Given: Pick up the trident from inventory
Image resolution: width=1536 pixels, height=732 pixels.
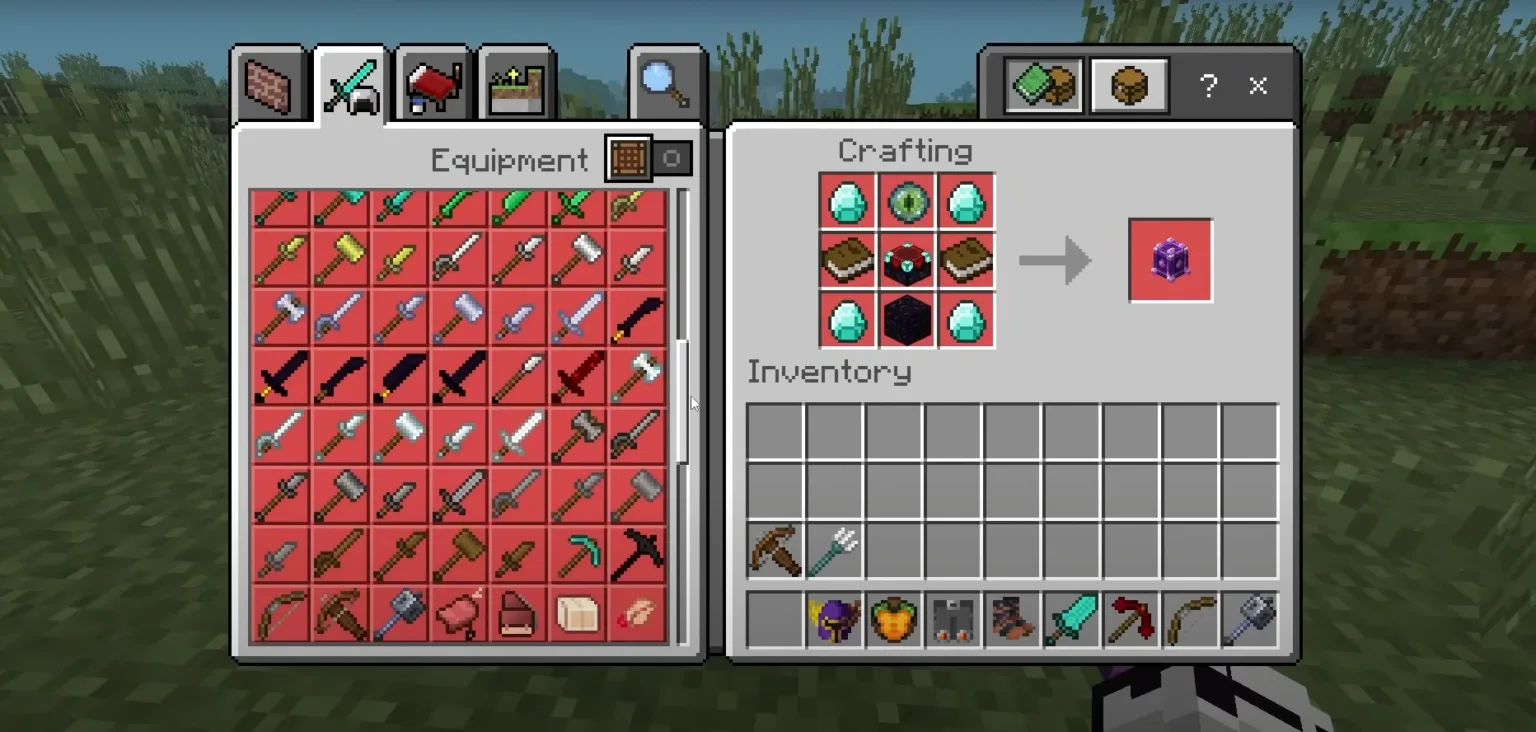Looking at the screenshot, I should pos(834,551).
